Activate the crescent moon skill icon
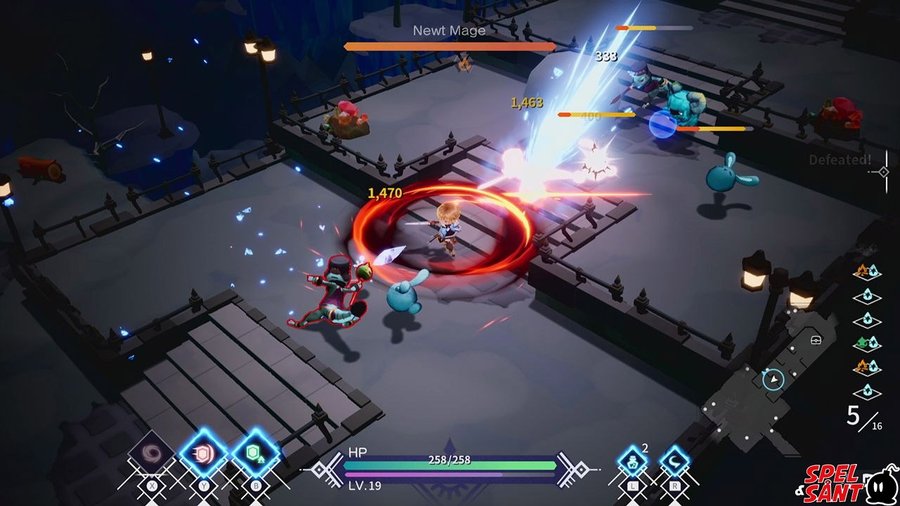Image resolution: width=900 pixels, height=506 pixels. 675,462
